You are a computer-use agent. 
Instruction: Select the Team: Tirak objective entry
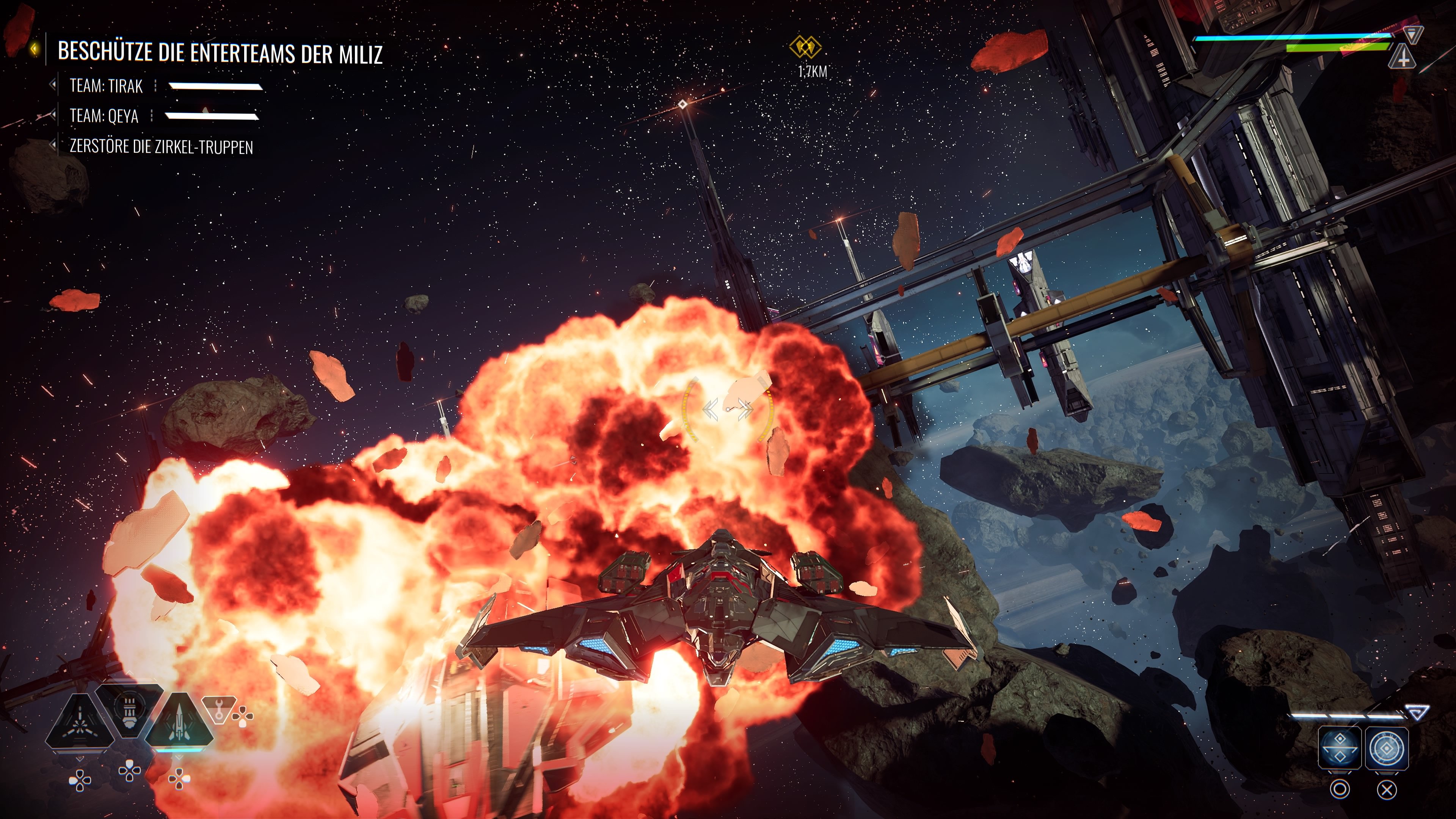coord(106,86)
